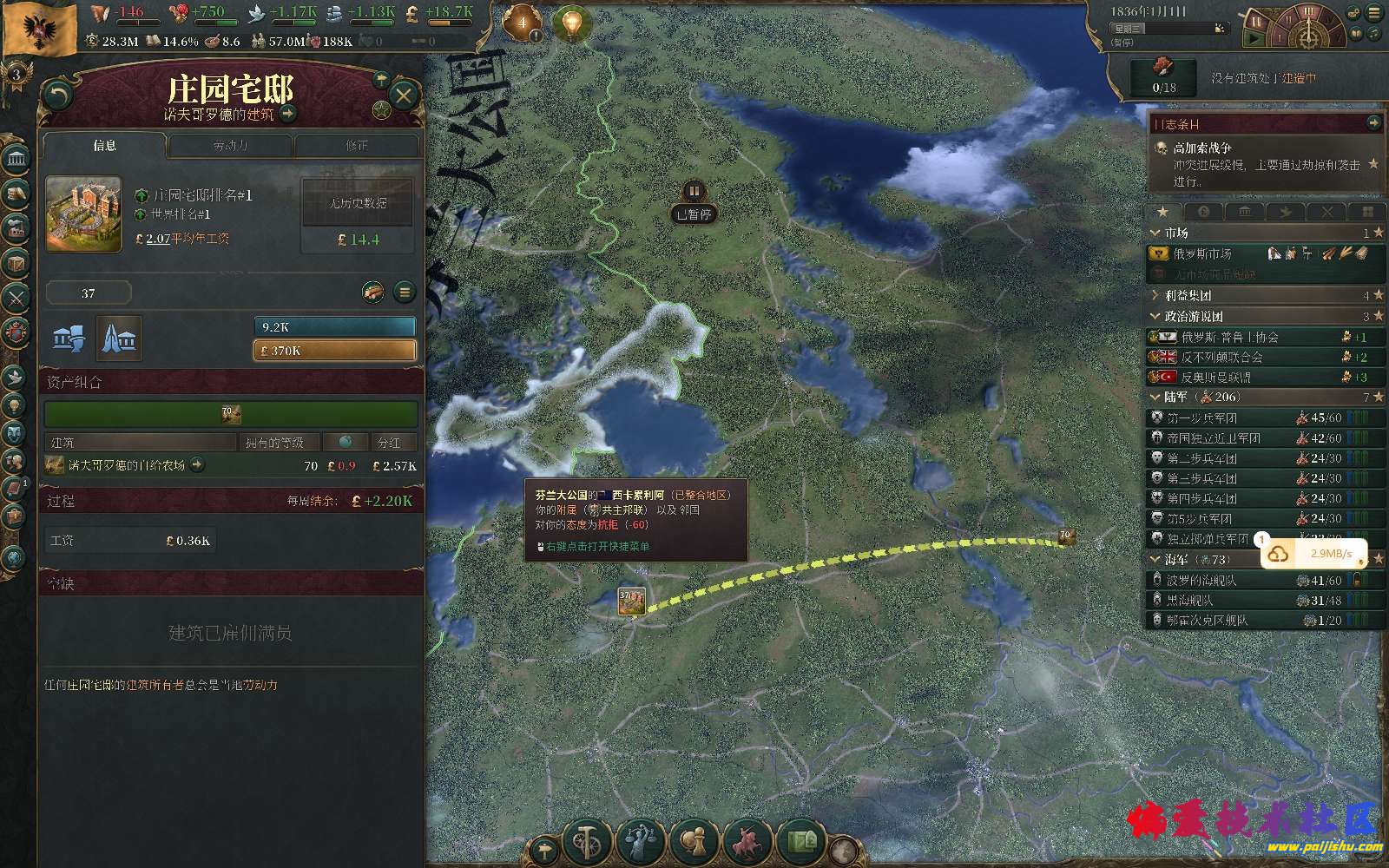Viewport: 1389px width, 868px height.
Task: Open the three-line list menu button
Action: [x=405, y=293]
